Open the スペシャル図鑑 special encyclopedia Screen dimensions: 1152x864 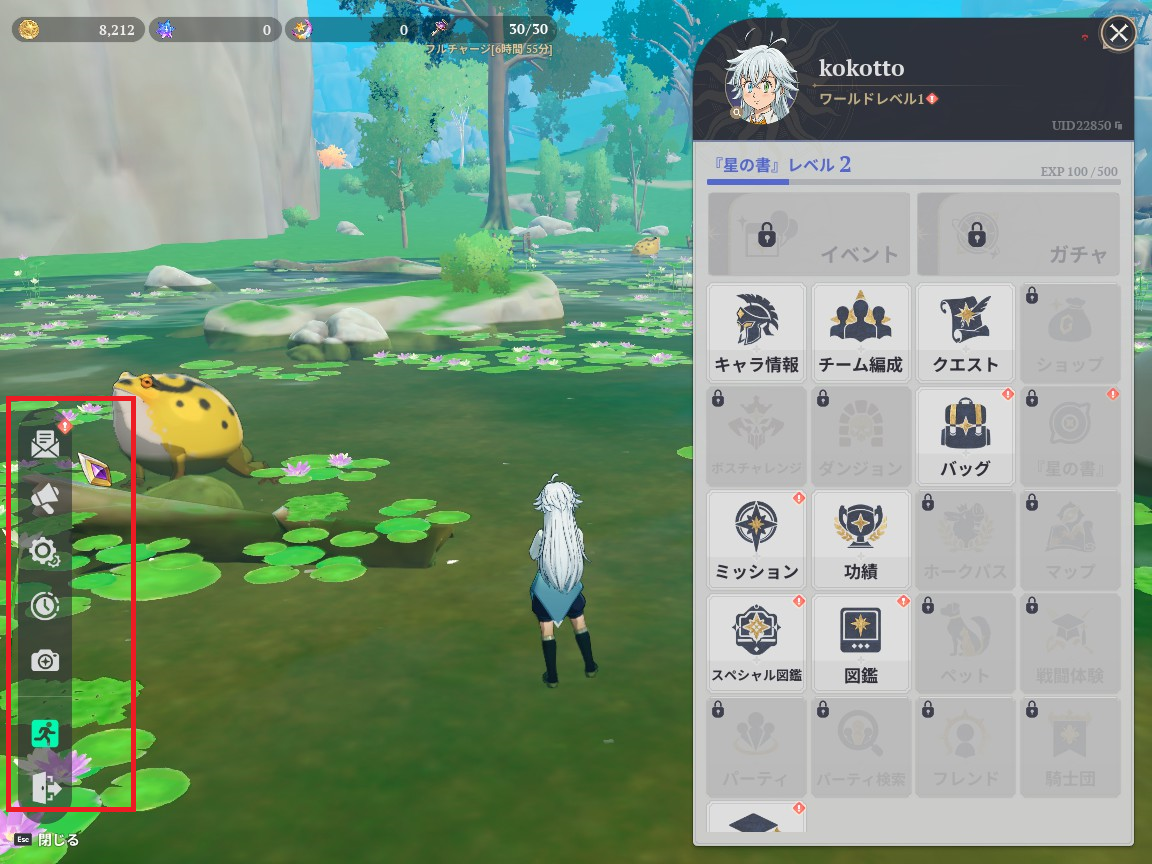(x=757, y=644)
